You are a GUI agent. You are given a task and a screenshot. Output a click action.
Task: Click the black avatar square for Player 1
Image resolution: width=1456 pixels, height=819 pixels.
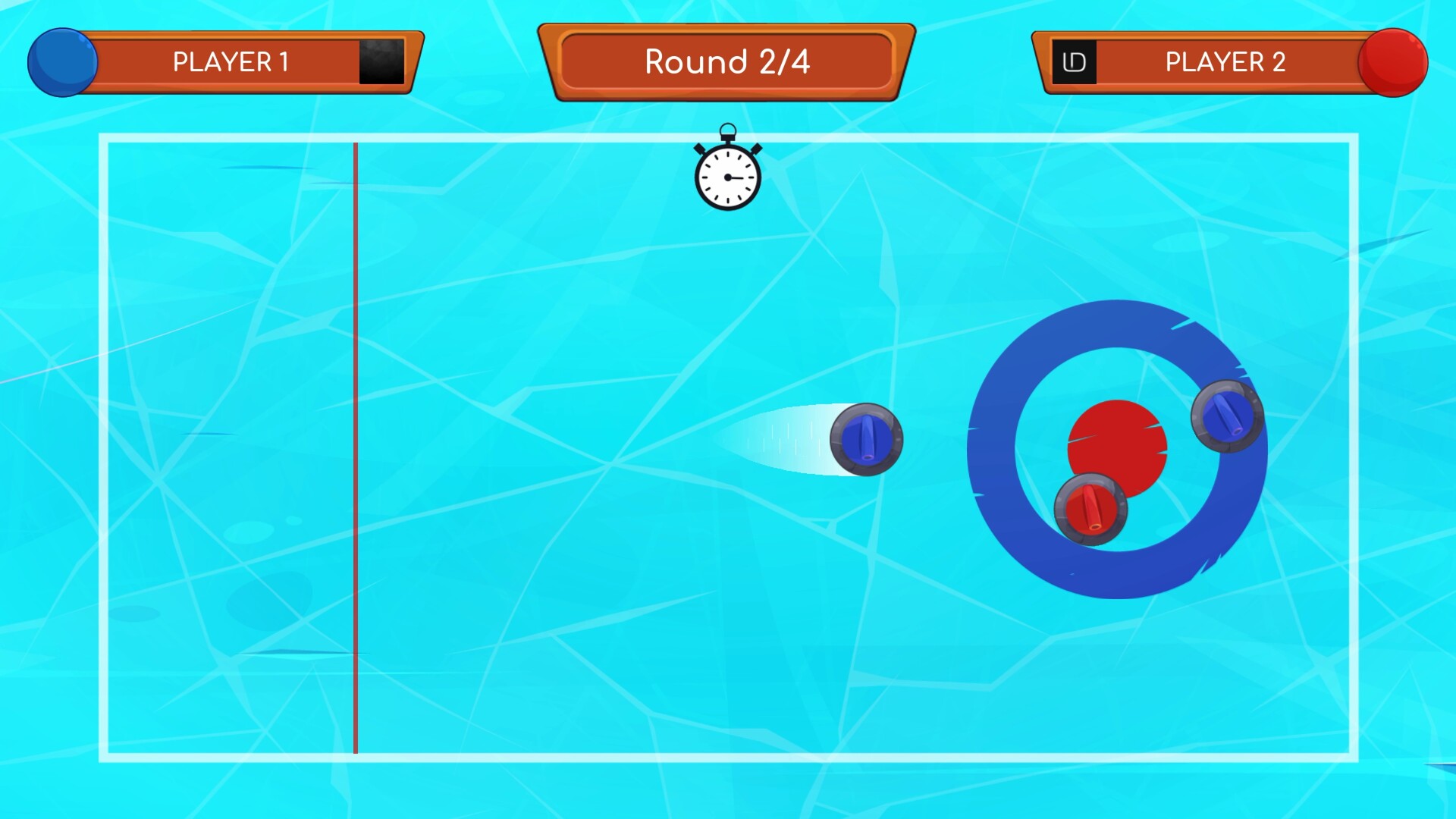[382, 62]
